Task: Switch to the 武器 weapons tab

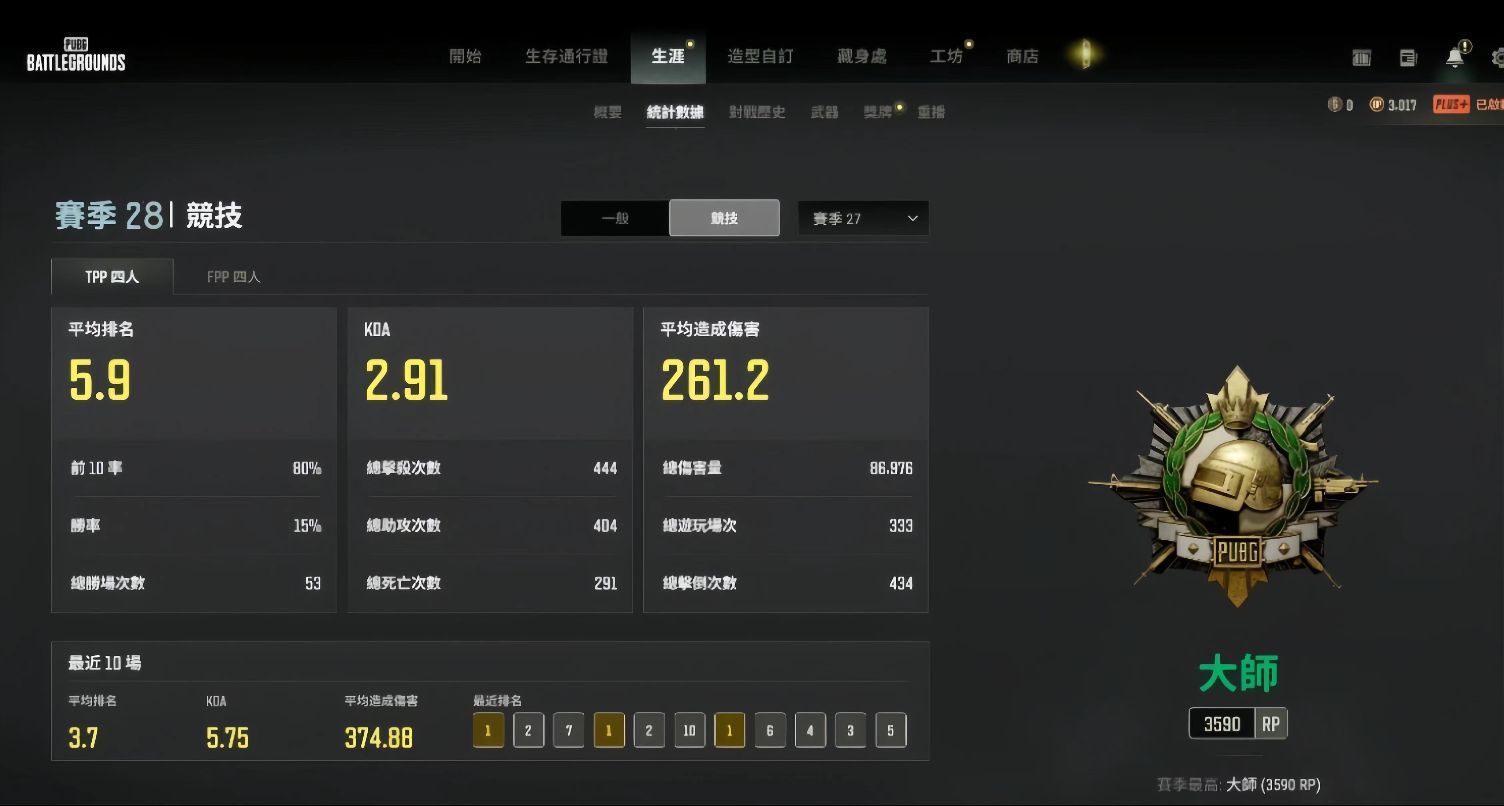Action: [823, 111]
